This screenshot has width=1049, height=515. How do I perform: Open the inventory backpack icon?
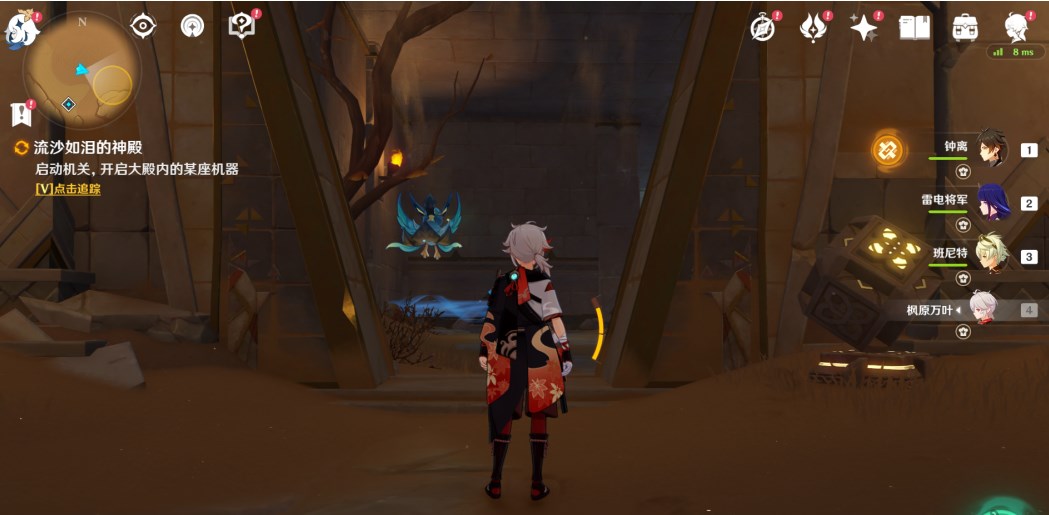coord(965,28)
